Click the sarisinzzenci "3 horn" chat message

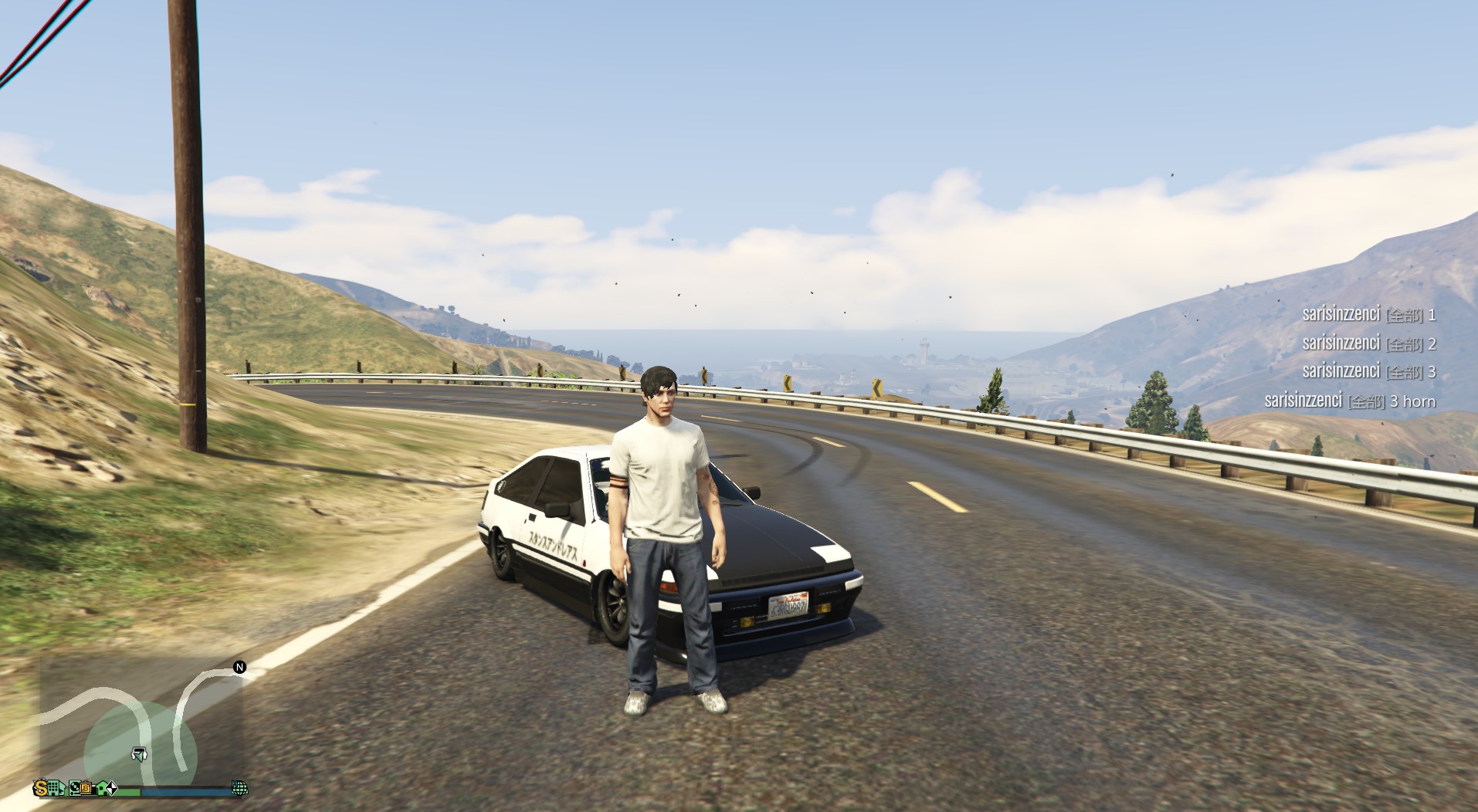pyautogui.click(x=1350, y=401)
